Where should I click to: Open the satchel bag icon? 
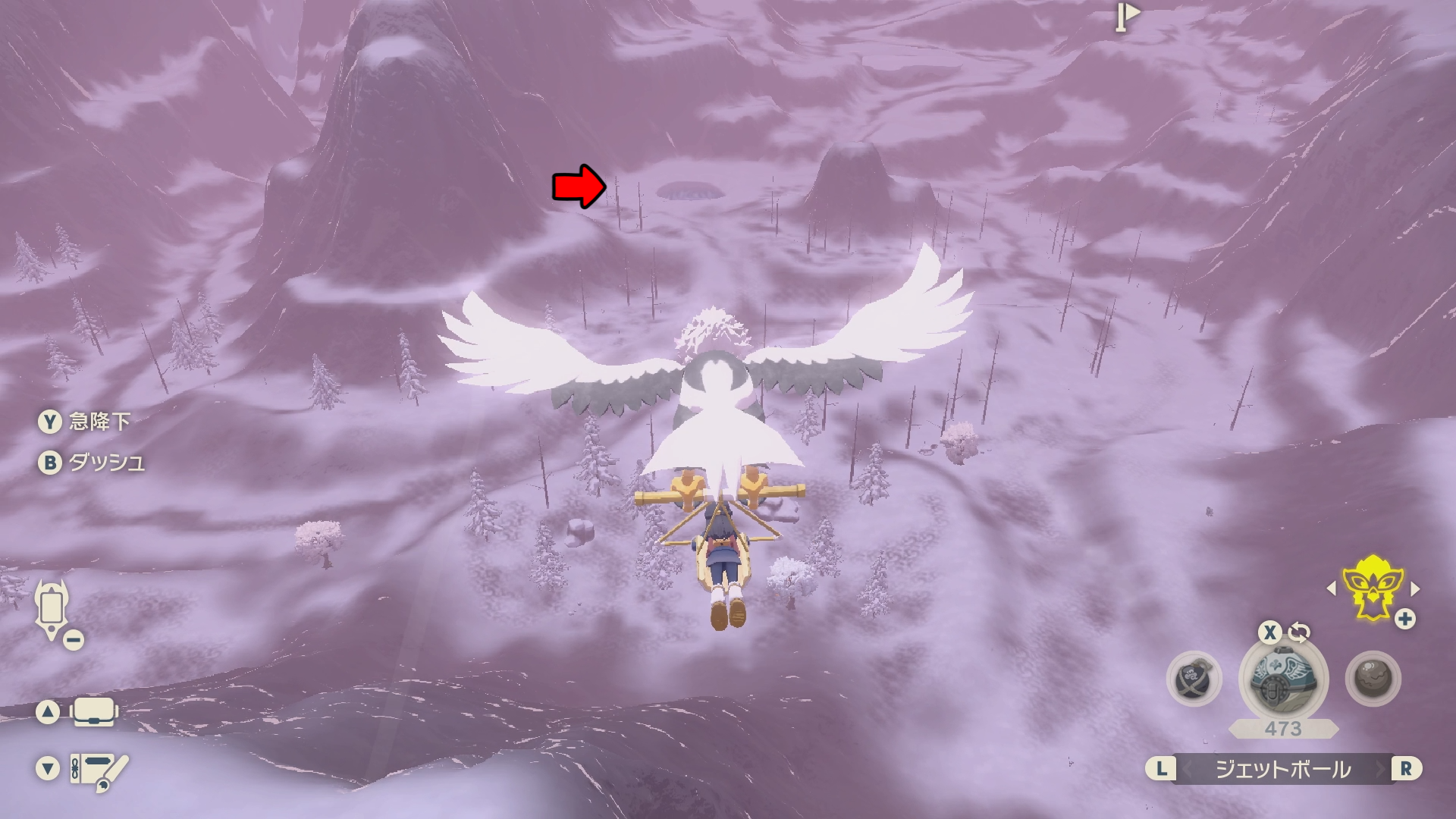coord(94,712)
